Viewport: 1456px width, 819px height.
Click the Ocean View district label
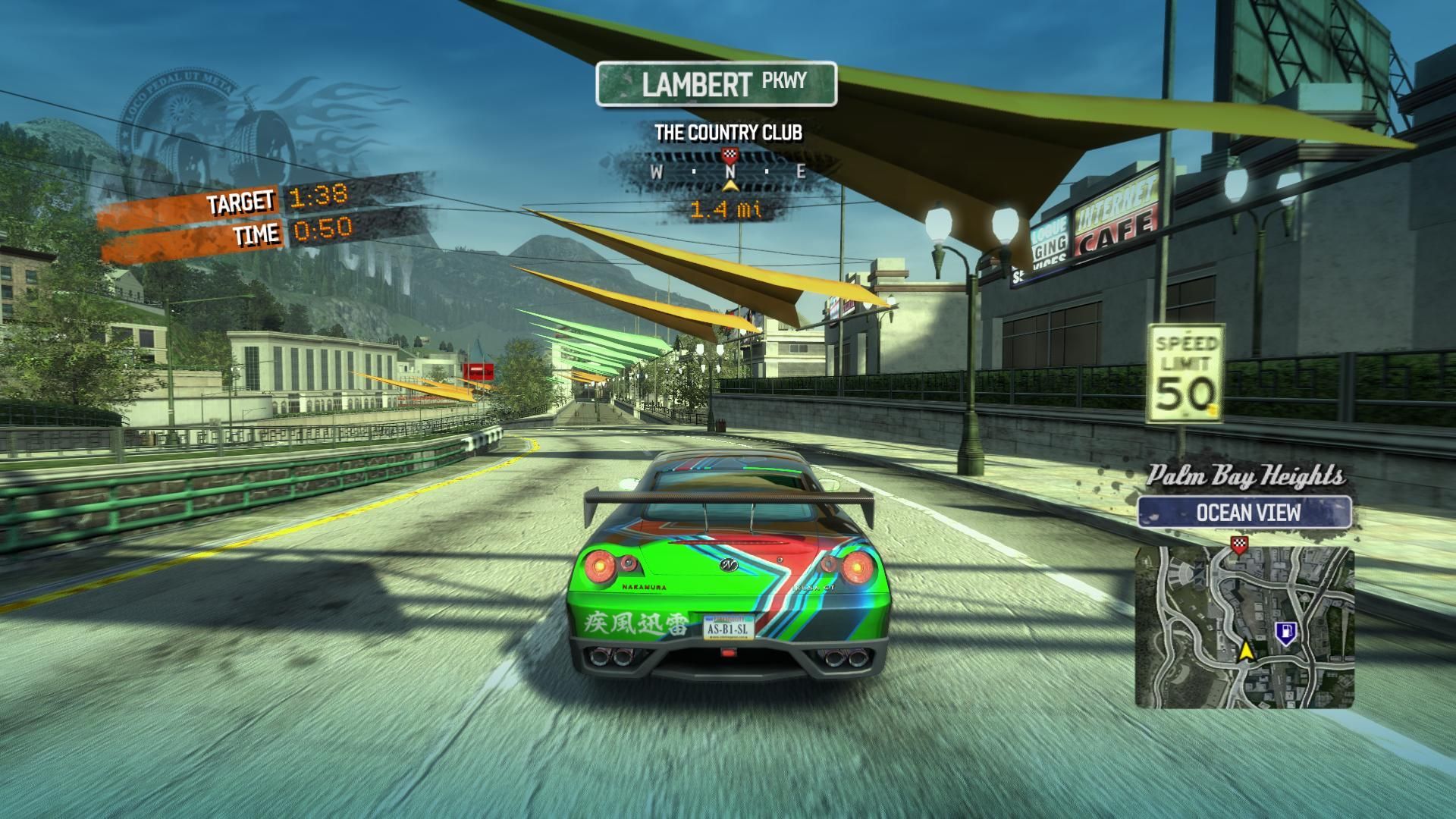(x=1244, y=513)
